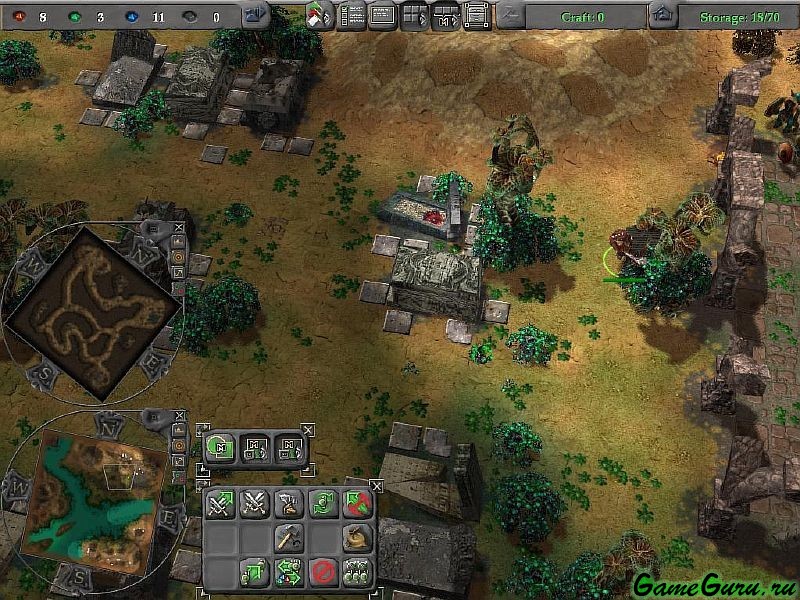Click the arrow button beside Craft
Viewport: 800px width, 600px height.
pyautogui.click(x=511, y=15)
